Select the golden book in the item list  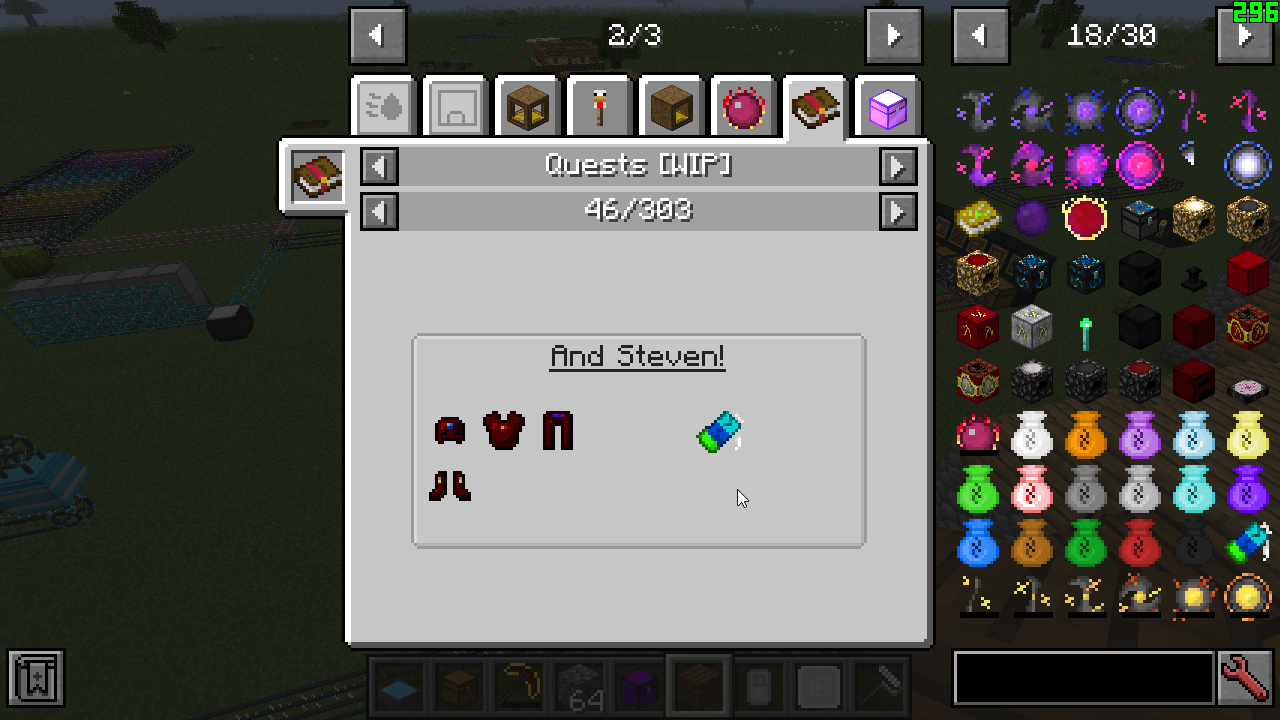click(x=977, y=217)
